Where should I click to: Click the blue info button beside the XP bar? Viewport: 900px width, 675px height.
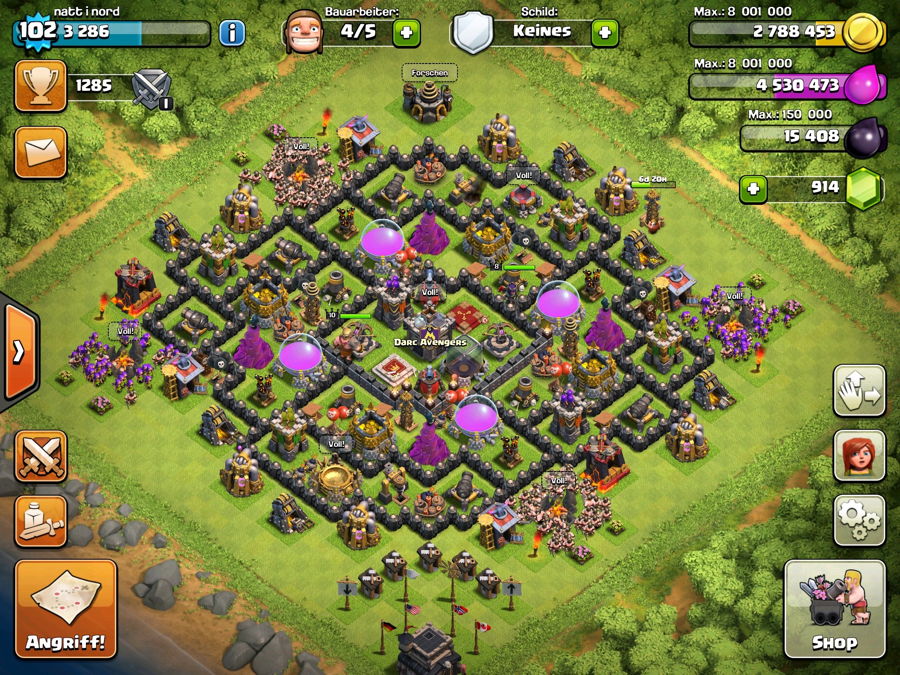click(x=232, y=32)
